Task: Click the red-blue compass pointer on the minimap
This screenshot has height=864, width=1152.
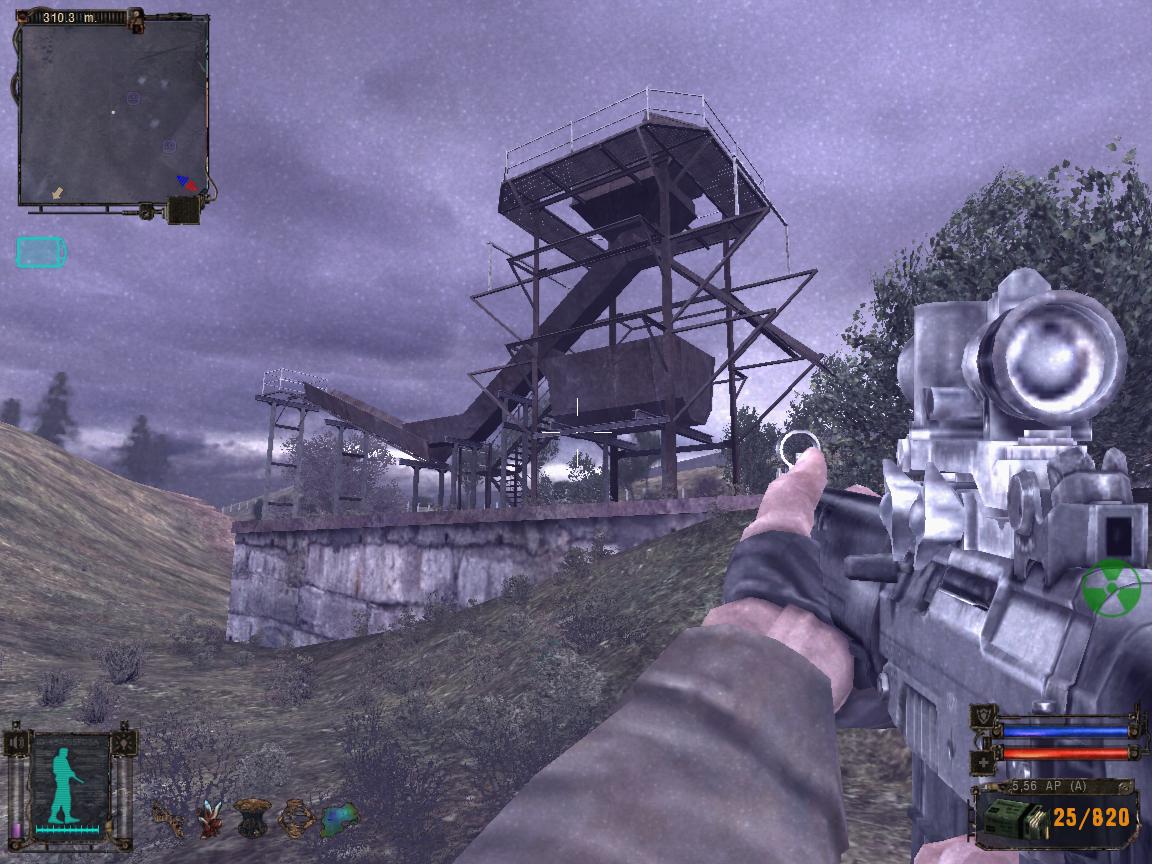Action: pos(186,183)
